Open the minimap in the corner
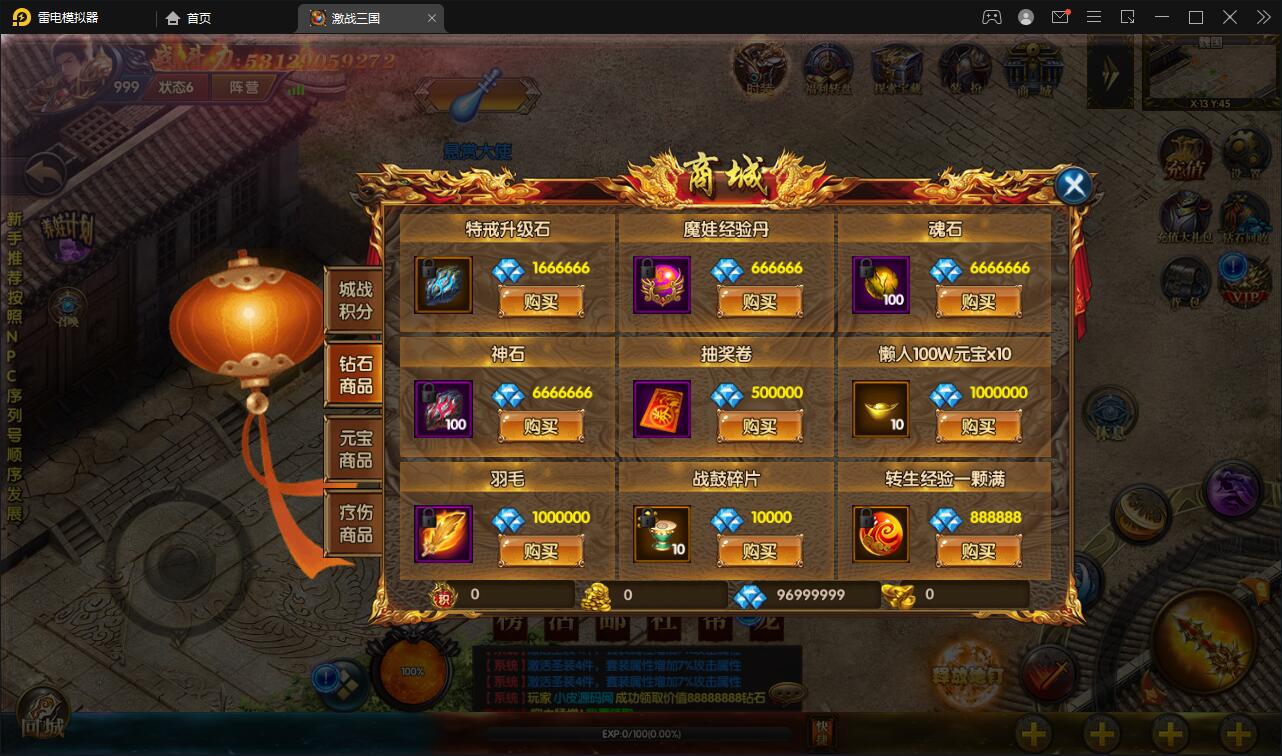The image size is (1282, 756). (1210, 70)
